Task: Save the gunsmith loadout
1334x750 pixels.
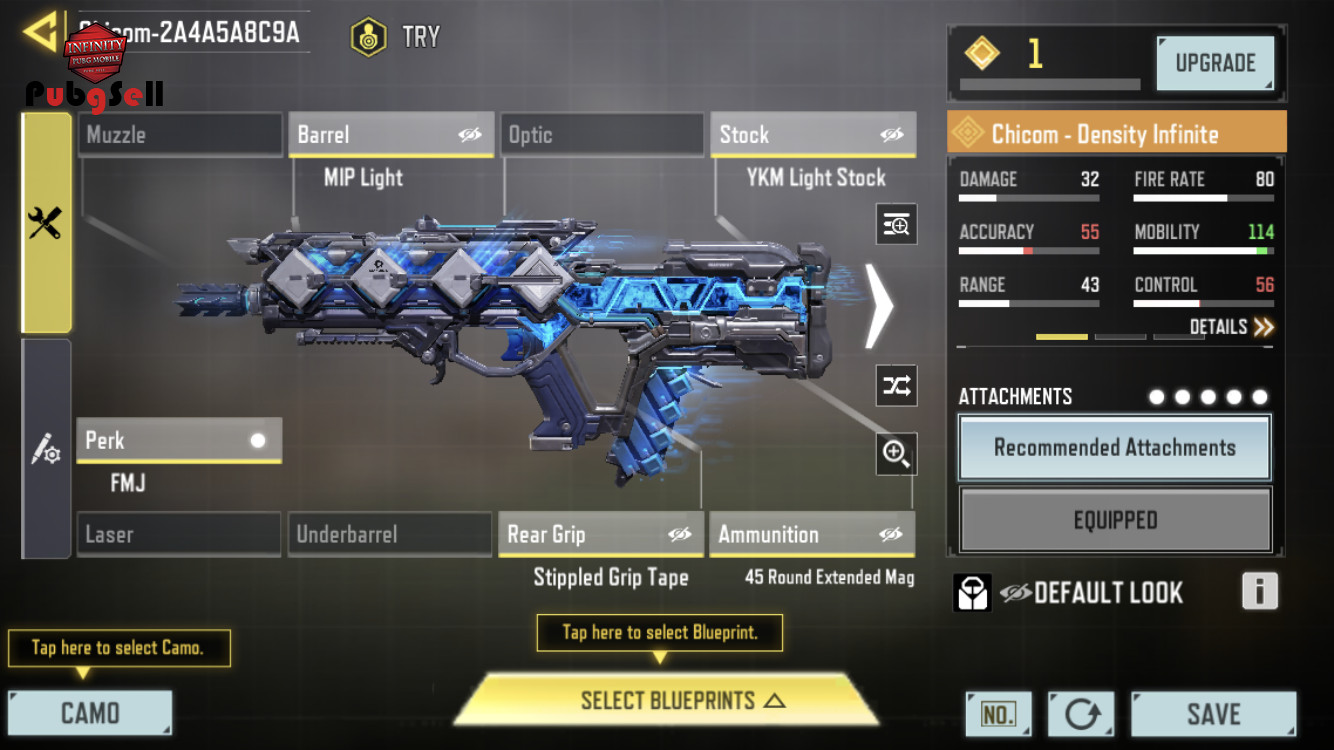Action: pos(1213,714)
